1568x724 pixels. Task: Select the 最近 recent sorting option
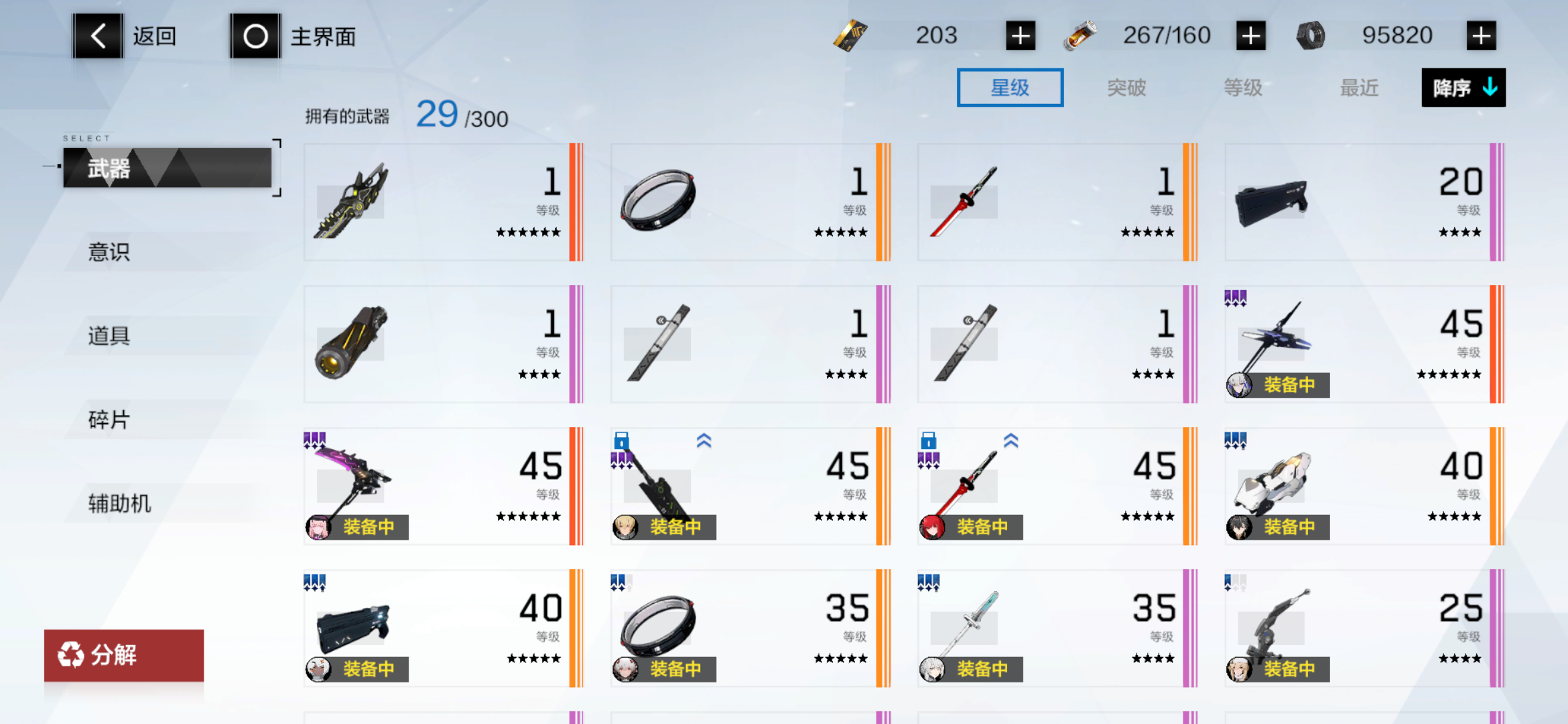[x=1358, y=87]
